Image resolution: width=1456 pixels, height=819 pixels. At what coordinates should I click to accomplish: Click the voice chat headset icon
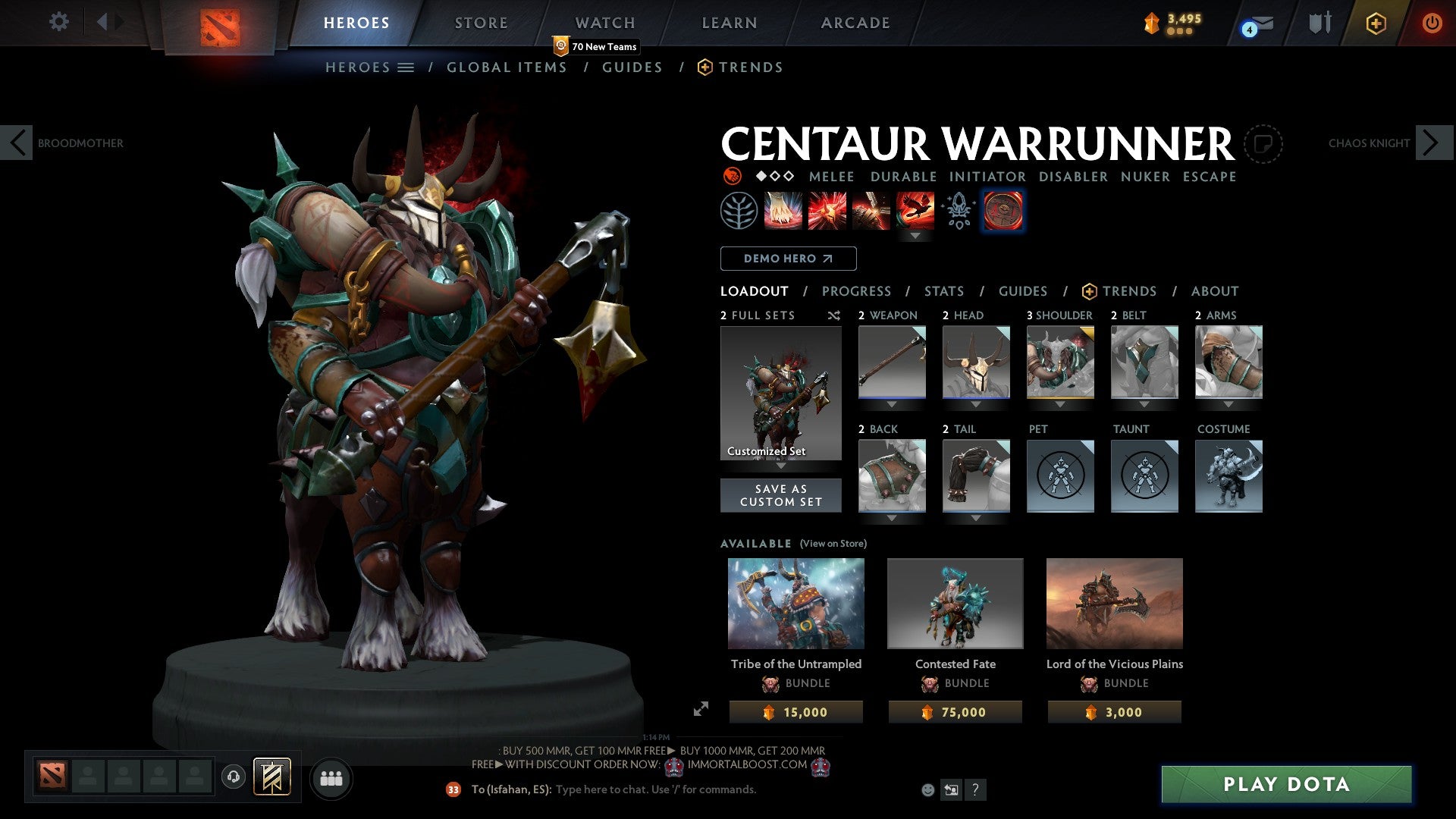tap(233, 777)
